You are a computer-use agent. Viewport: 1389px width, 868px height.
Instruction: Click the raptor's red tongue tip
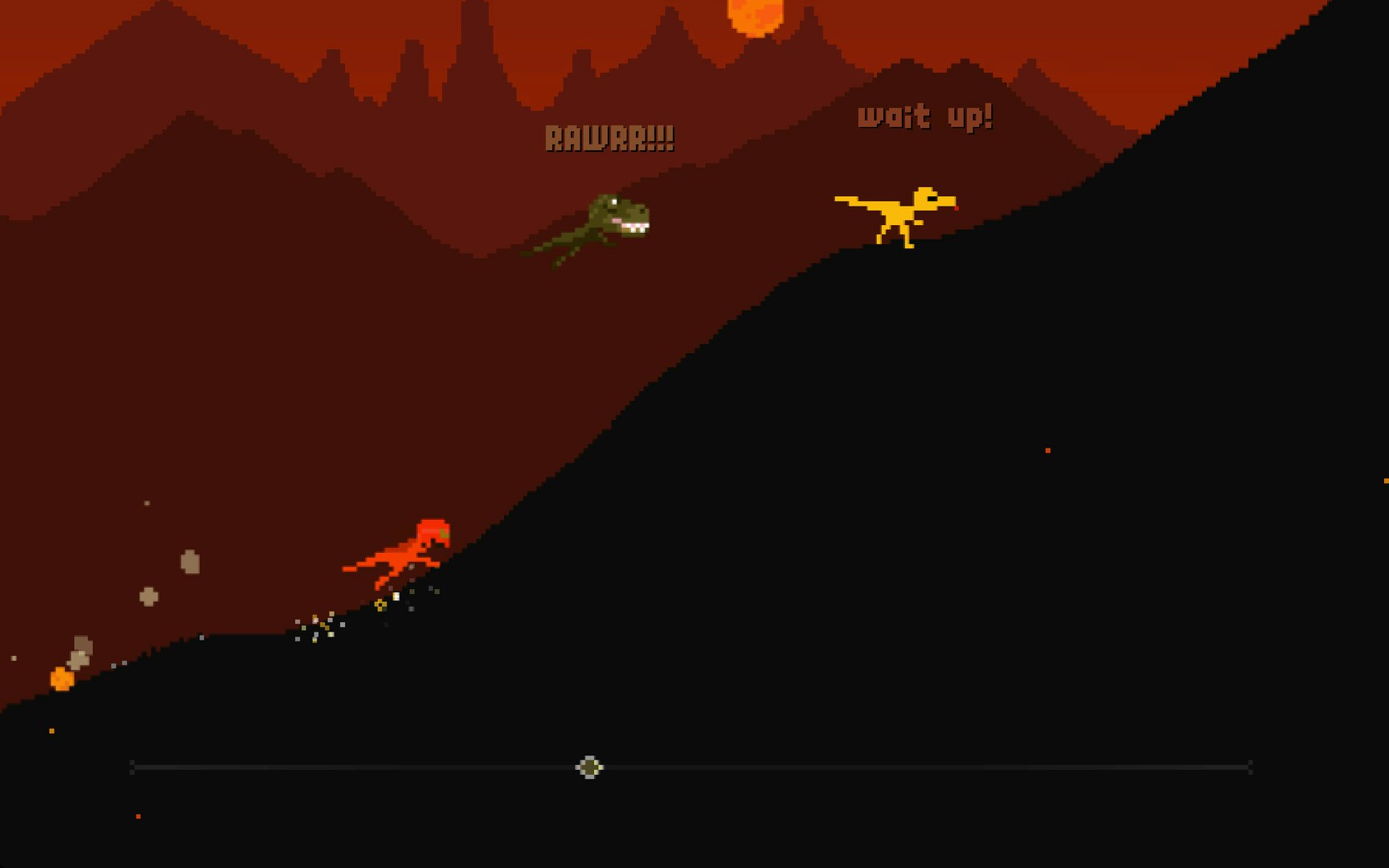click(957, 208)
